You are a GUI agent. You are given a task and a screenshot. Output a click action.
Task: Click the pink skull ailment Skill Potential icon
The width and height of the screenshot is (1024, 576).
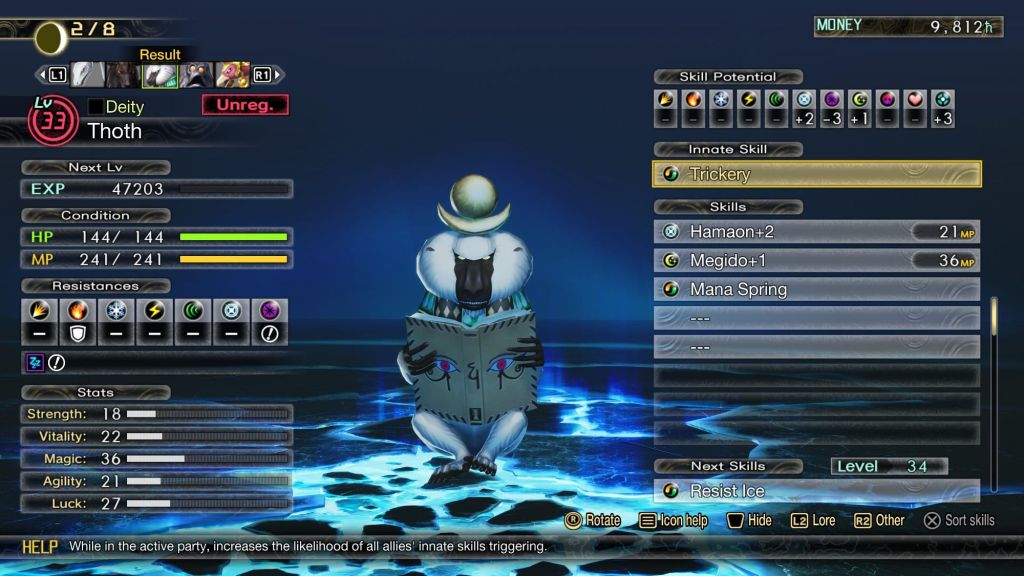(x=887, y=99)
